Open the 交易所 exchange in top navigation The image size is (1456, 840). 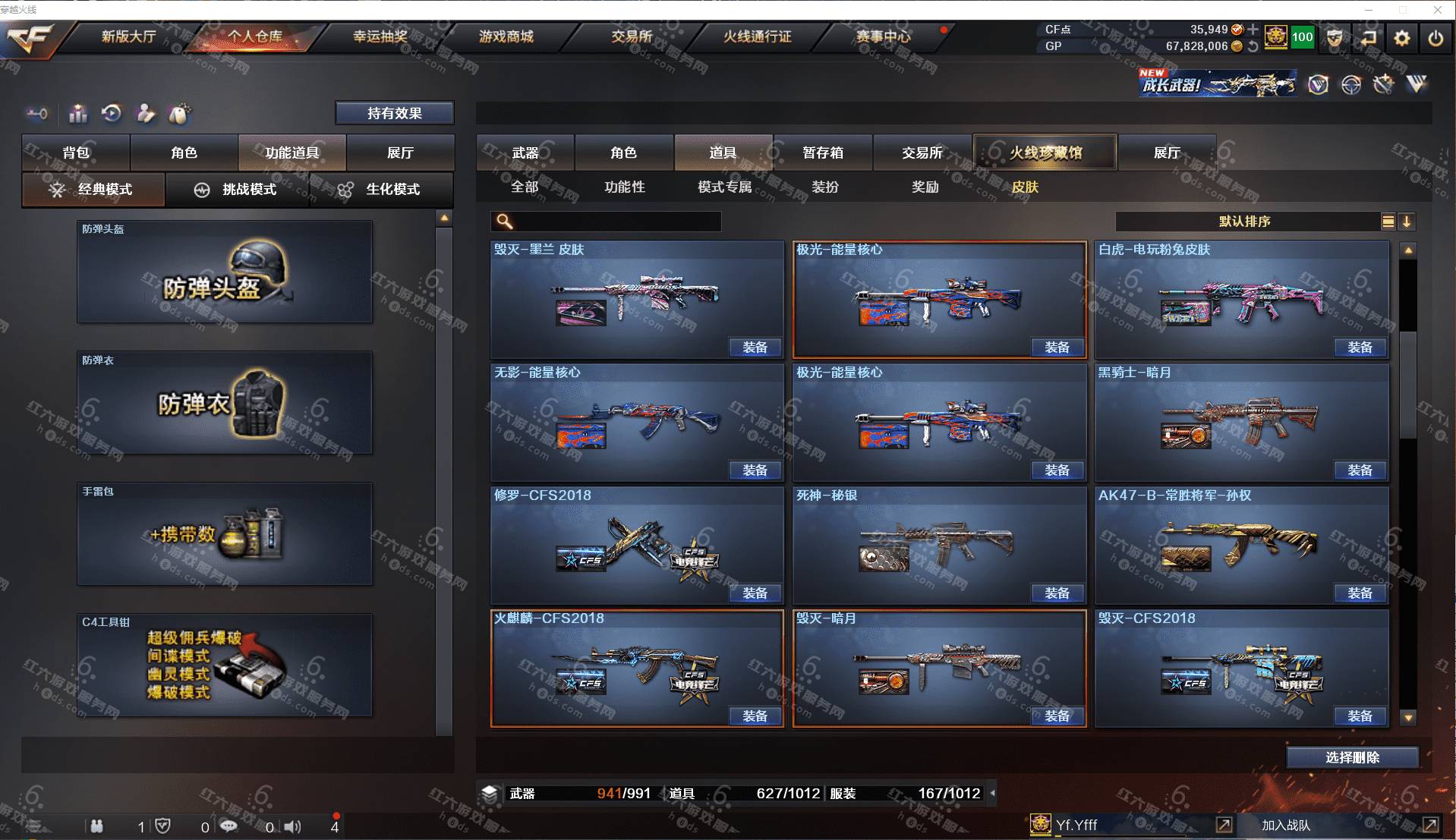pyautogui.click(x=632, y=36)
